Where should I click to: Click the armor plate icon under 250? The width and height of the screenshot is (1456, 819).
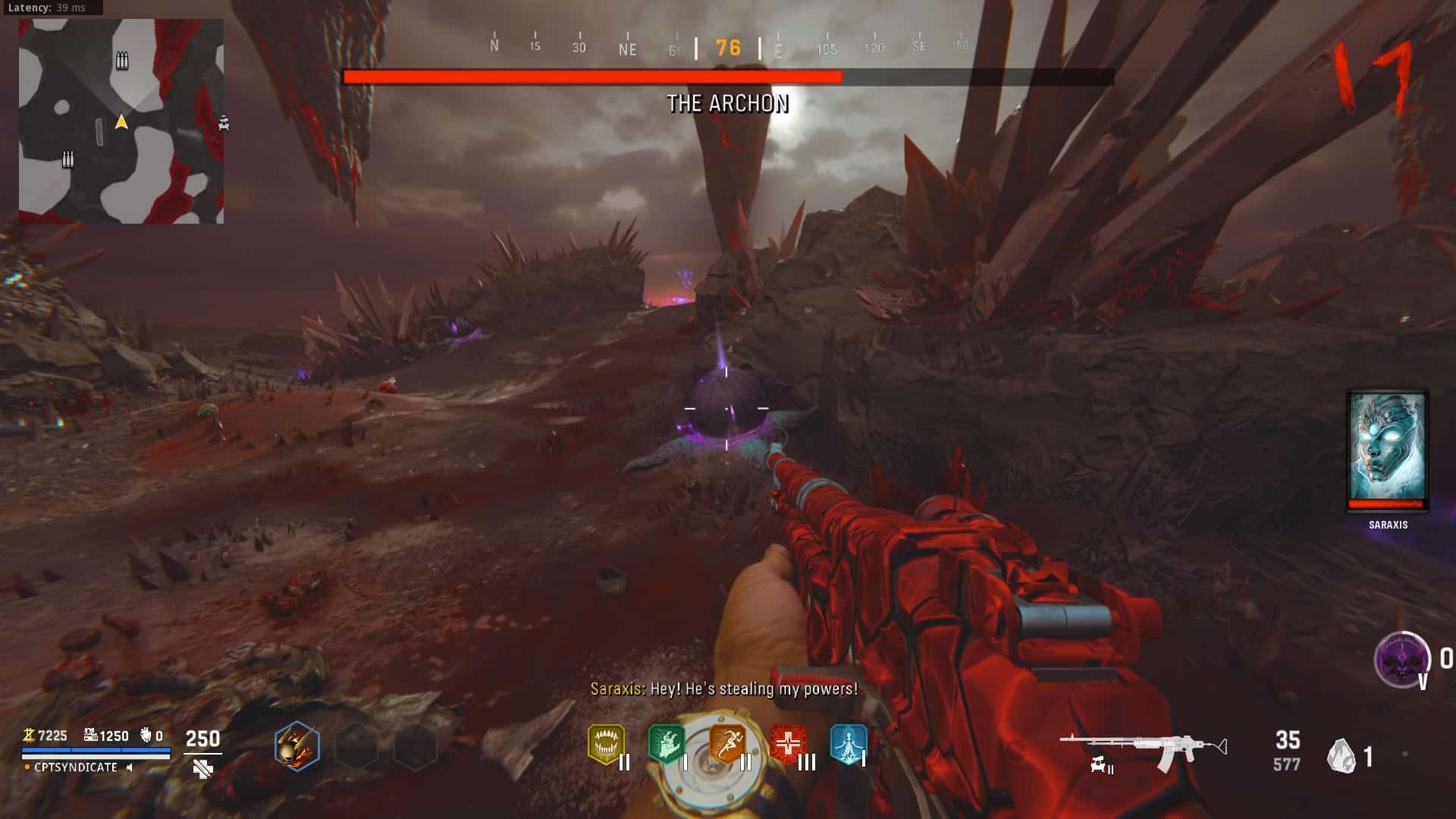coord(202,770)
